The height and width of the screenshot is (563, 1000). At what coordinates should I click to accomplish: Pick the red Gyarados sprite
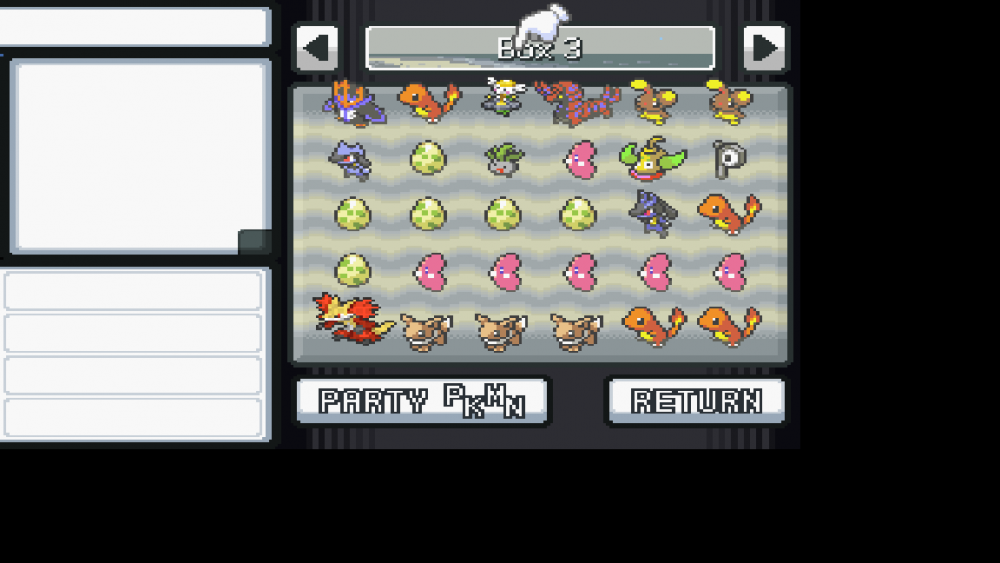[578, 101]
